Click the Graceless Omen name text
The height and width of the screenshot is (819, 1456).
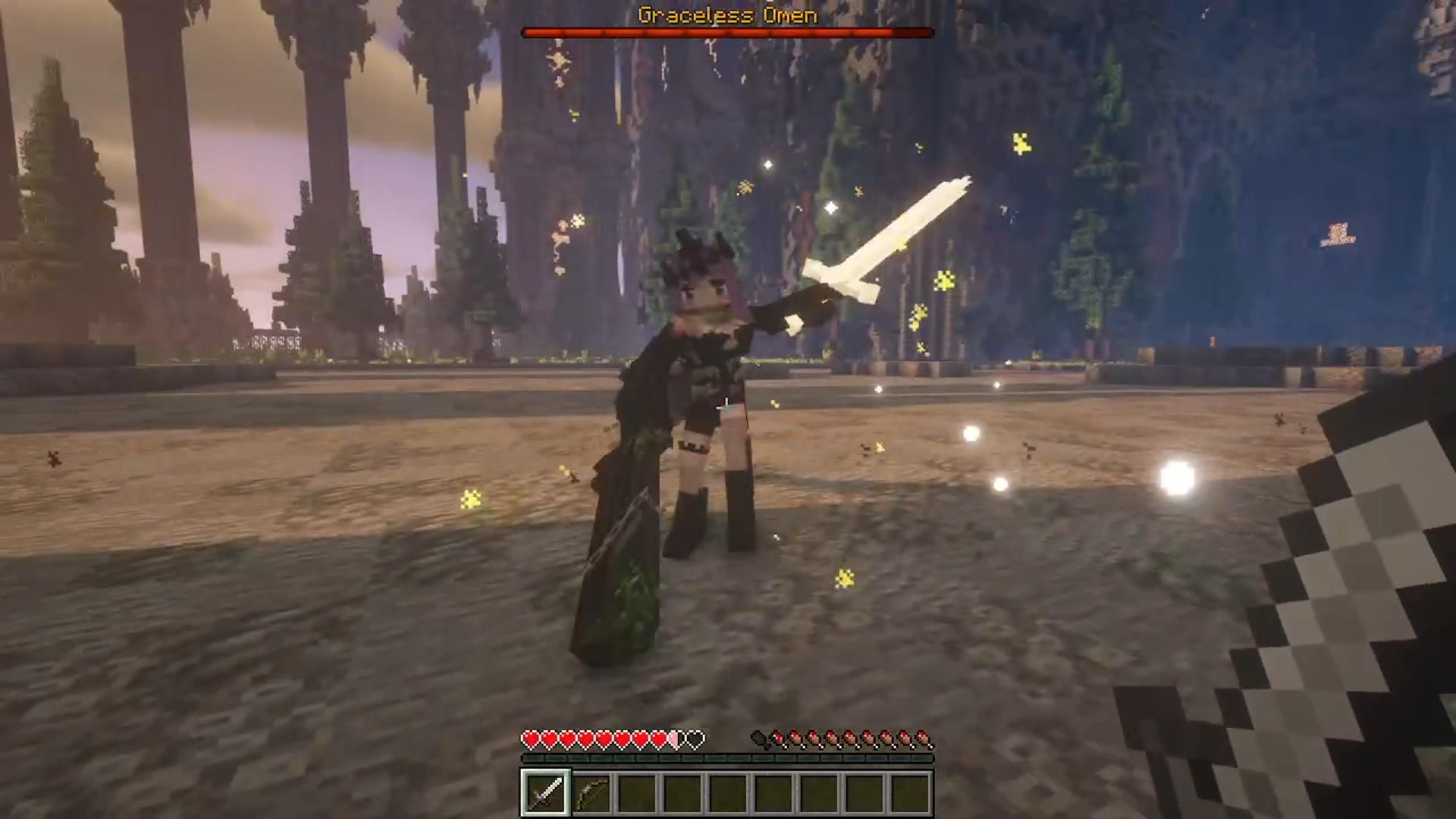(x=726, y=15)
